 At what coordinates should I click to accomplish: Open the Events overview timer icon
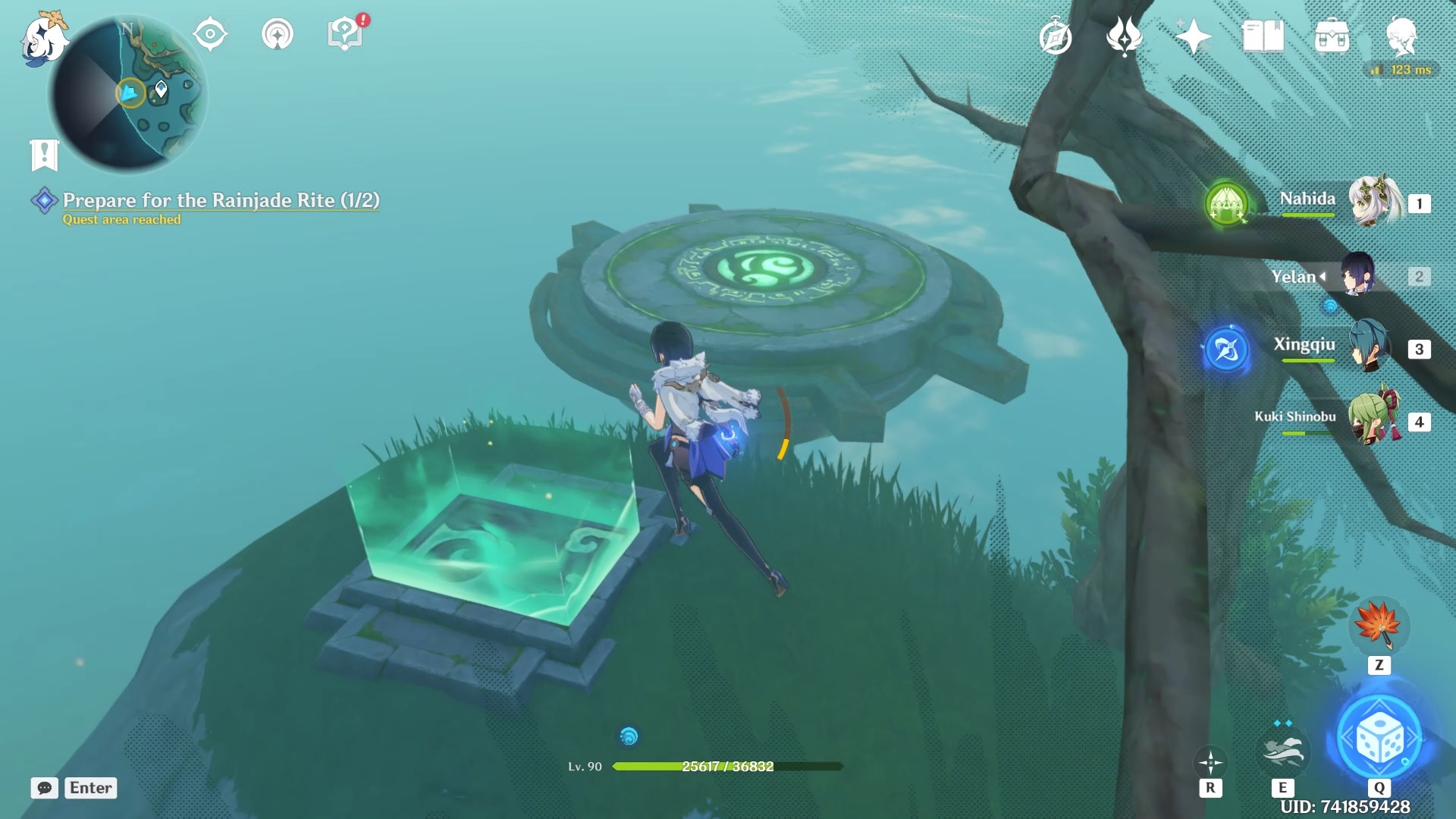[x=1056, y=34]
